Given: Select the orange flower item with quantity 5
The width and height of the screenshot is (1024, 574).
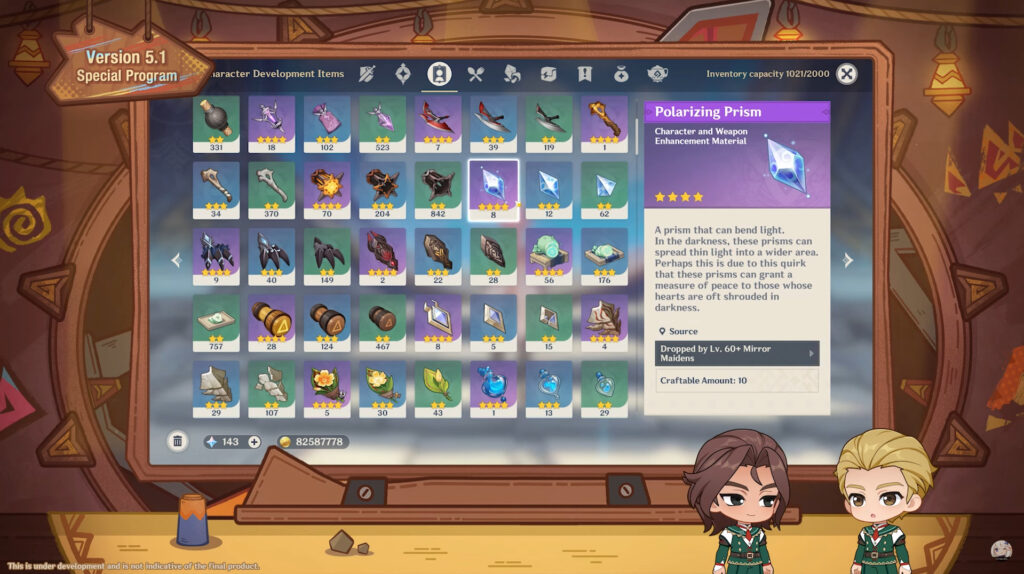Looking at the screenshot, I should coord(327,387).
